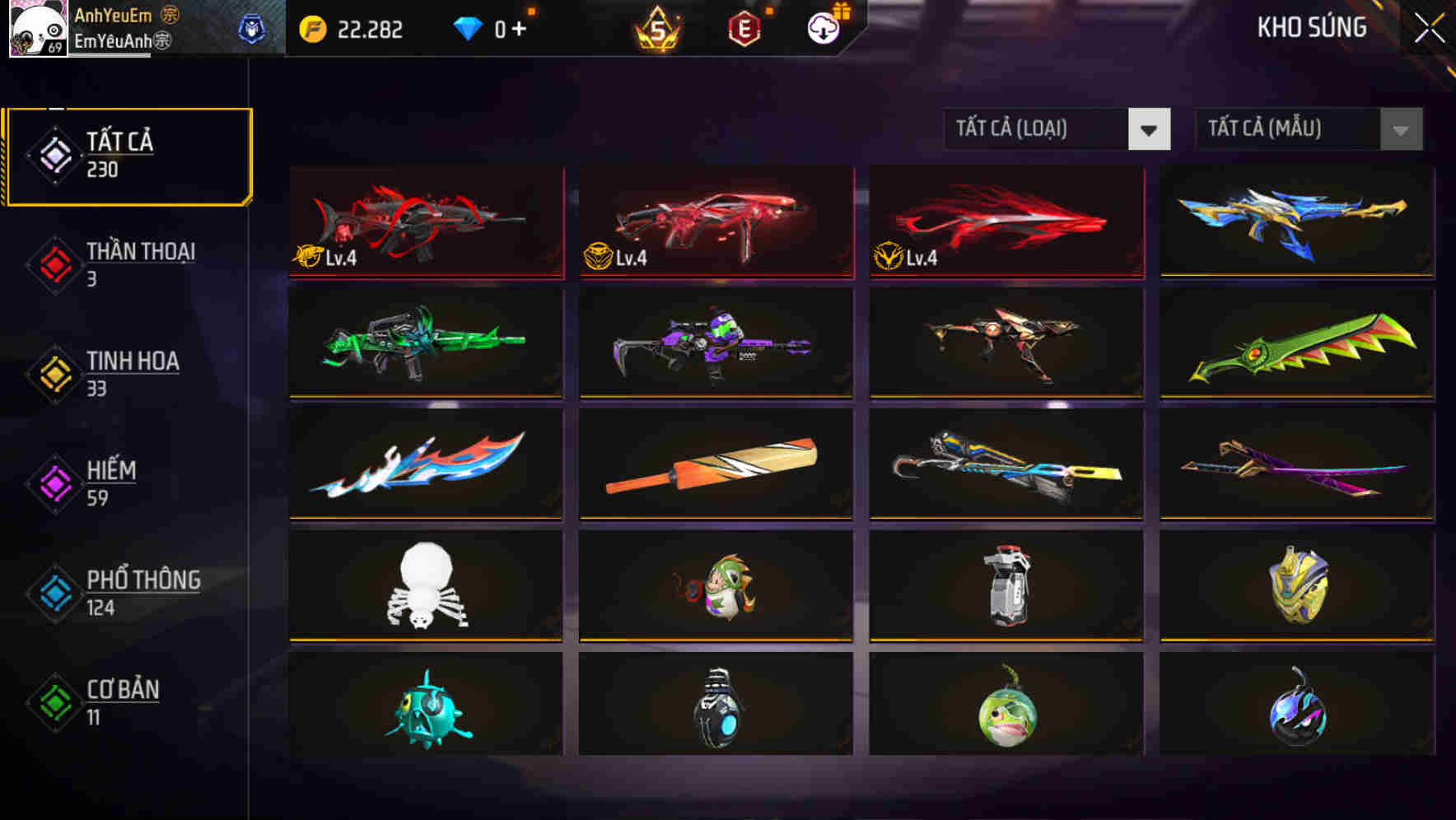Click the cloud gift download icon
The height and width of the screenshot is (820, 1456).
click(822, 27)
